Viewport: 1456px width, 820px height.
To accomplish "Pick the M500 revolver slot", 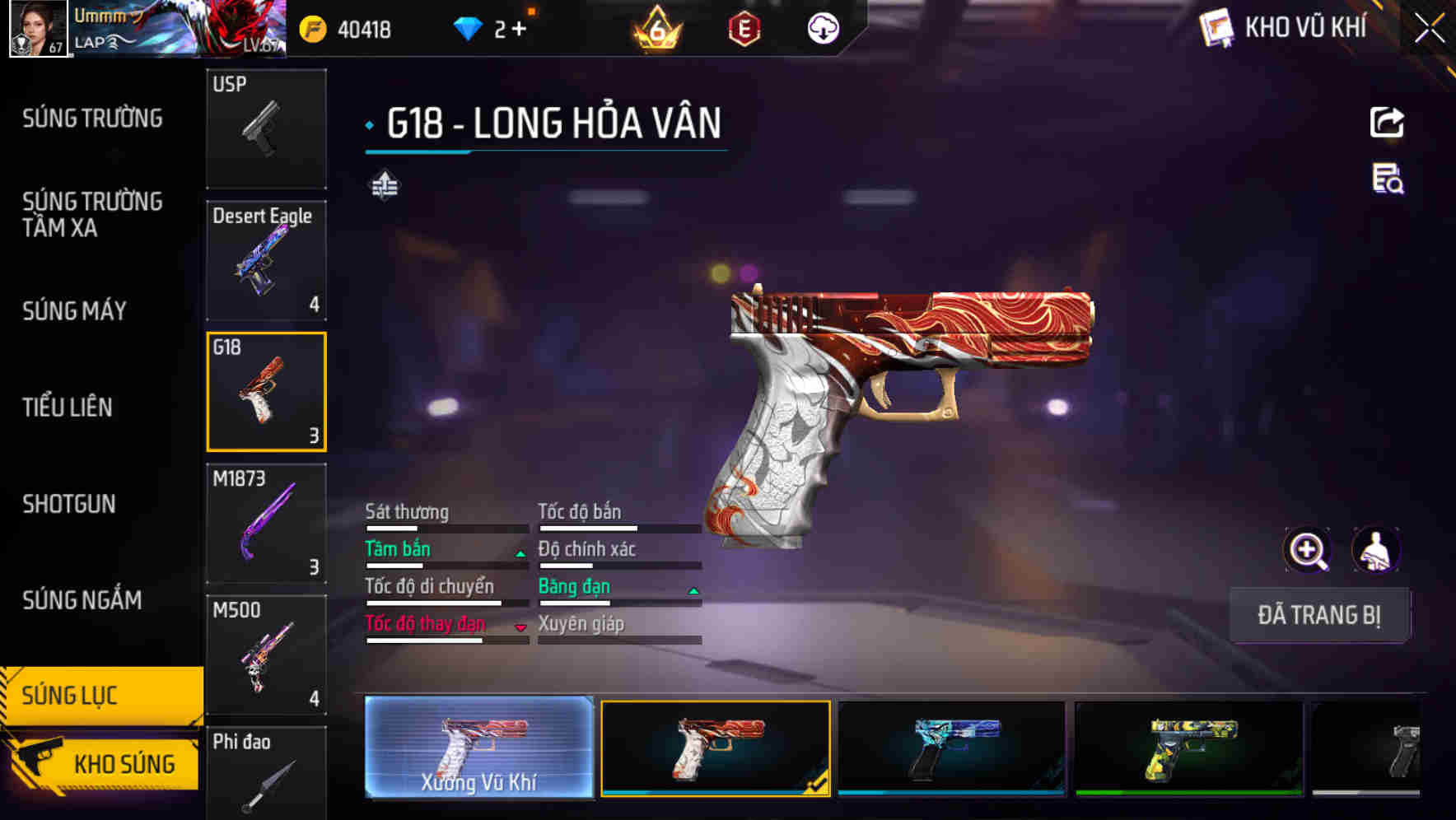I will (266, 655).
